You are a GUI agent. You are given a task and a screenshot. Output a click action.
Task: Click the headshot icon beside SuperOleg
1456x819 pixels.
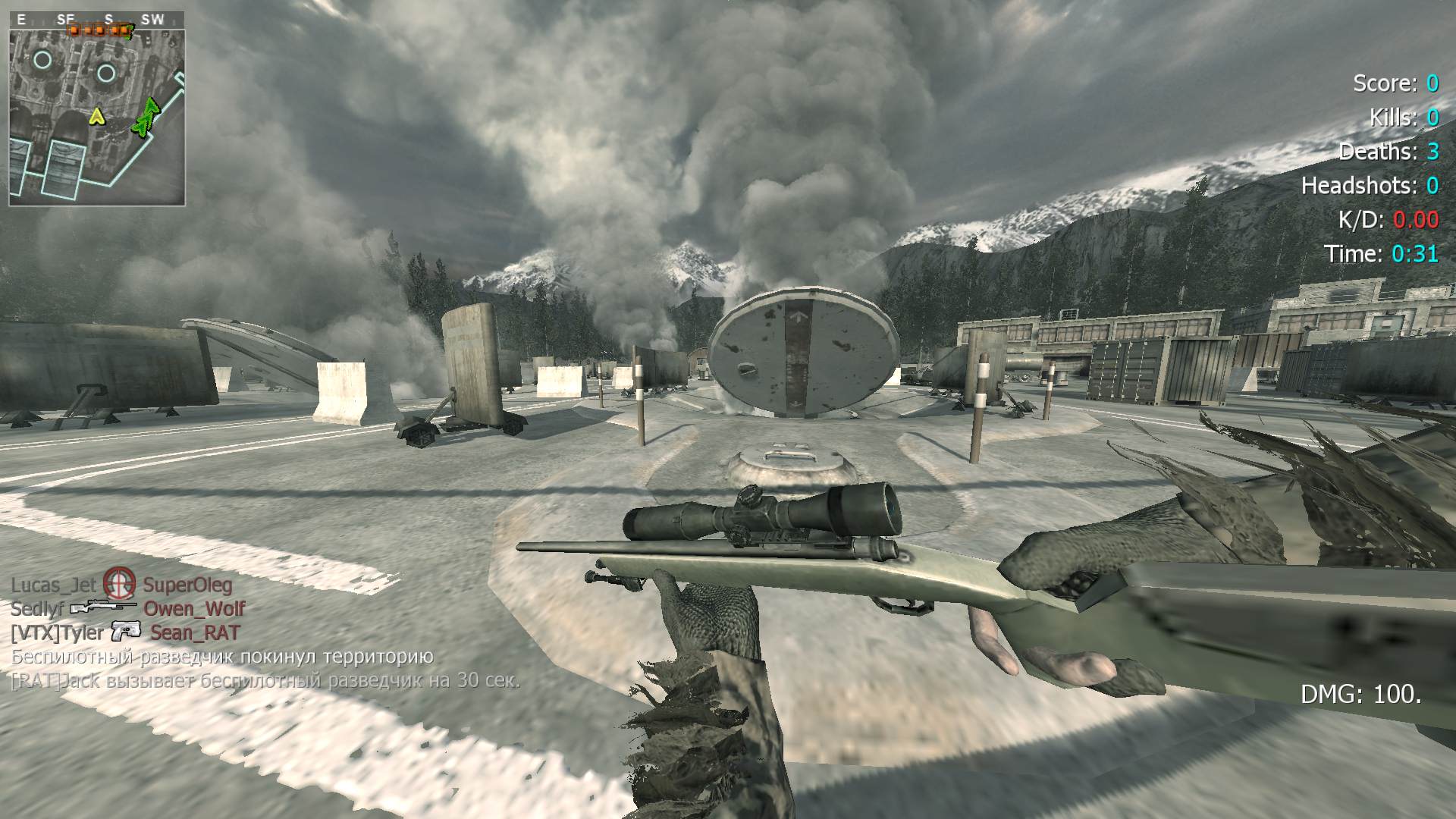click(119, 583)
